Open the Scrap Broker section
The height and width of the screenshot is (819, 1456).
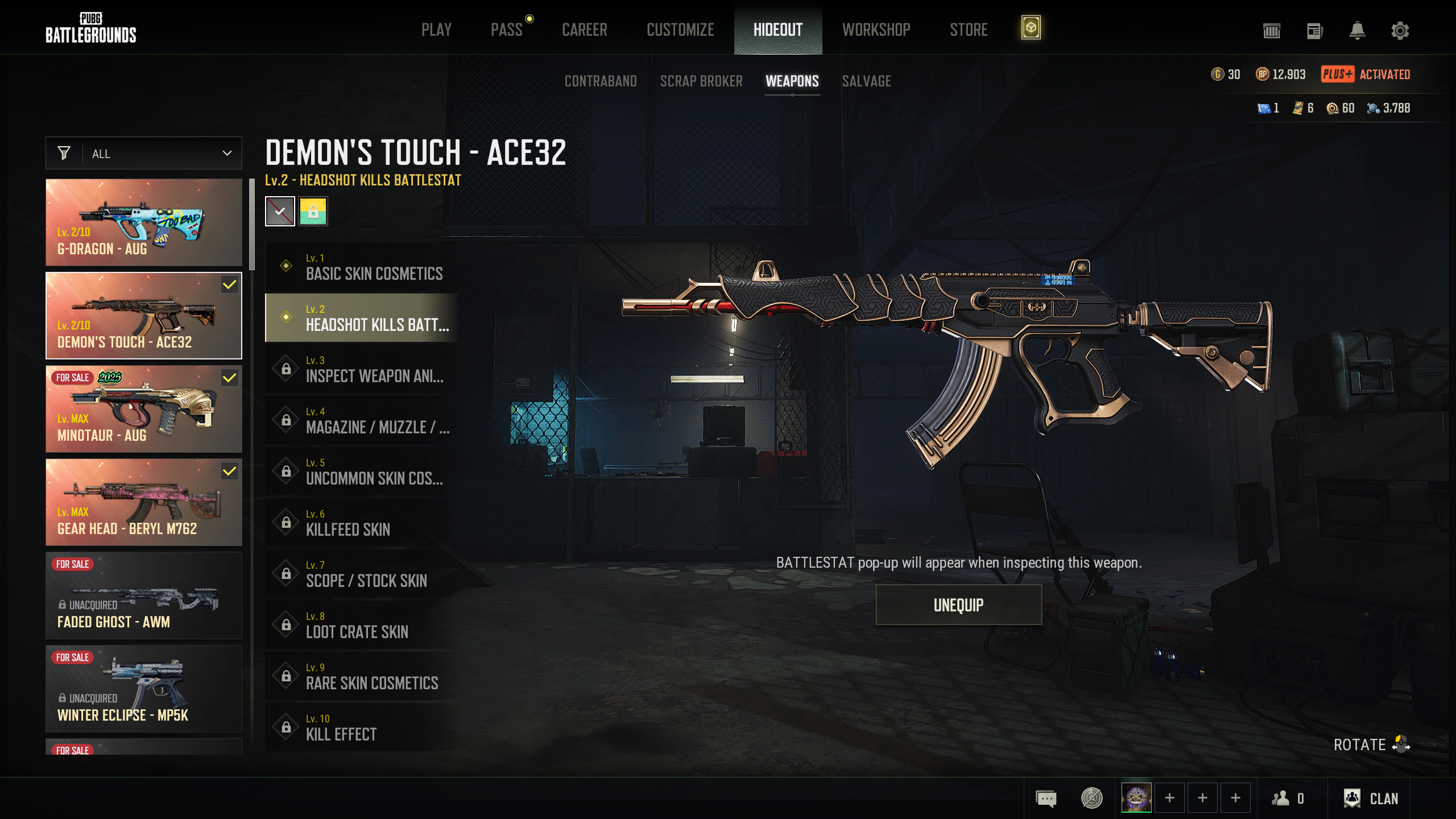701,81
